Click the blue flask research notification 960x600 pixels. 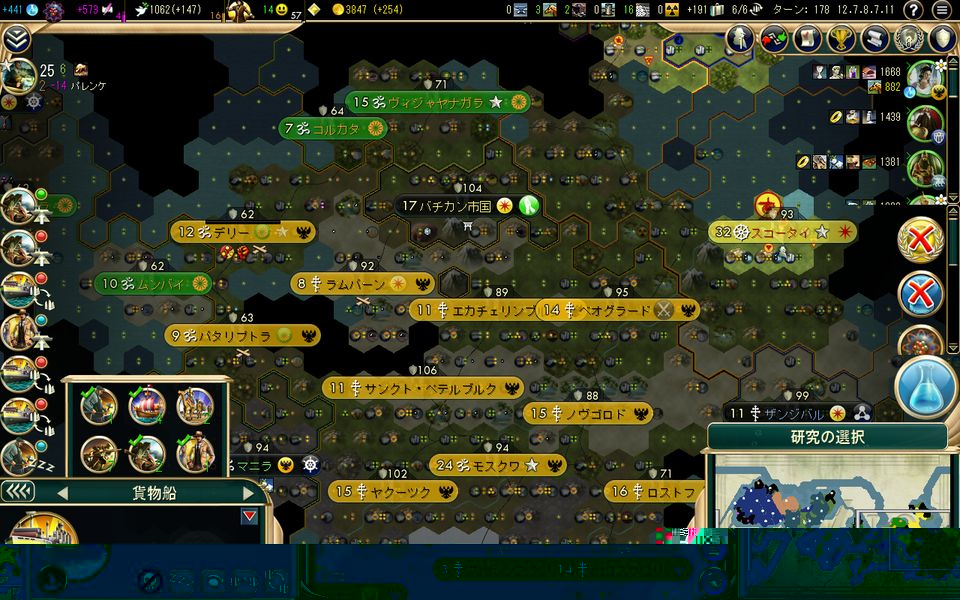tap(924, 387)
